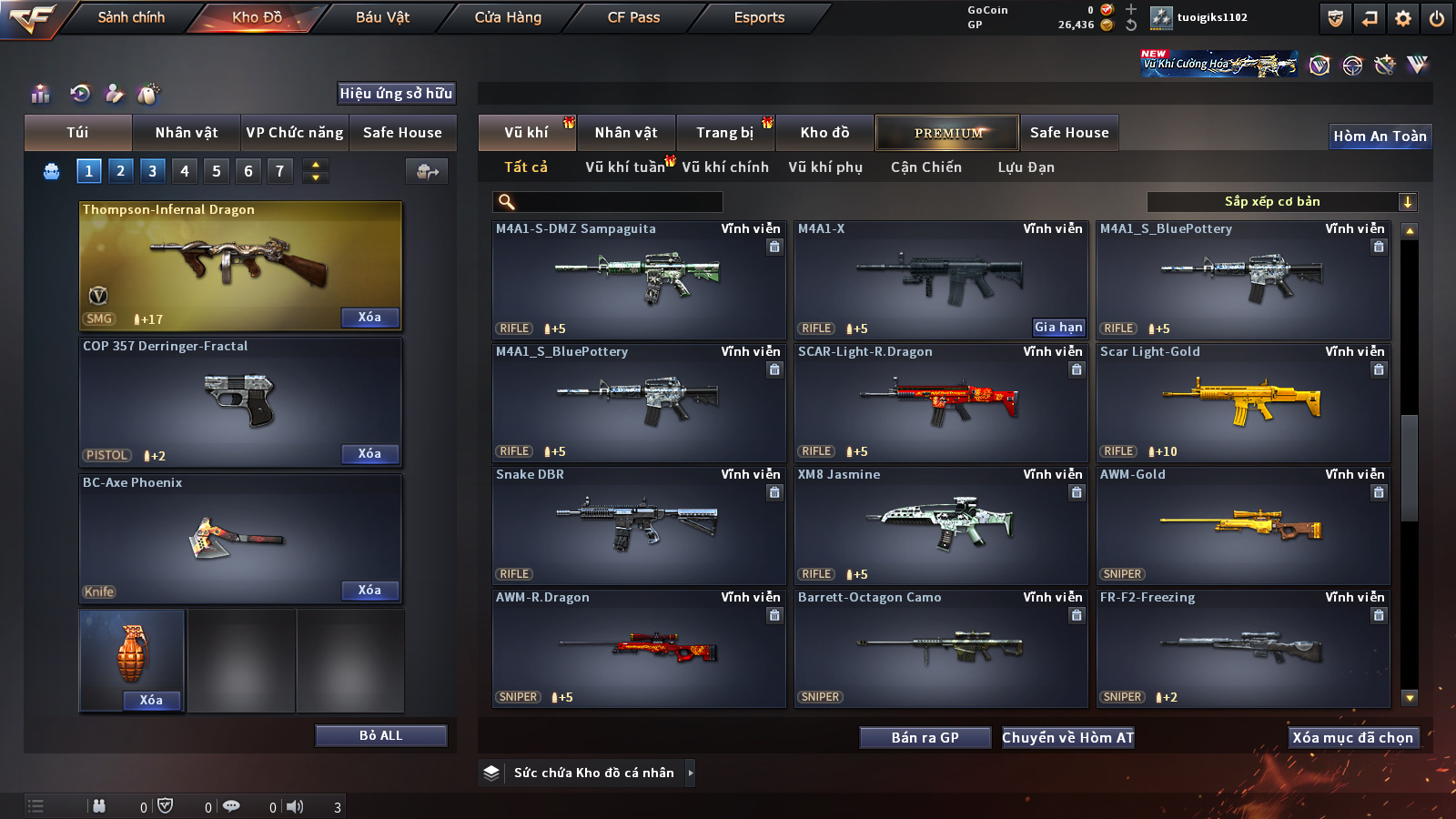Remove the Thompson-Infernal Dragon with Xóa

click(x=369, y=318)
